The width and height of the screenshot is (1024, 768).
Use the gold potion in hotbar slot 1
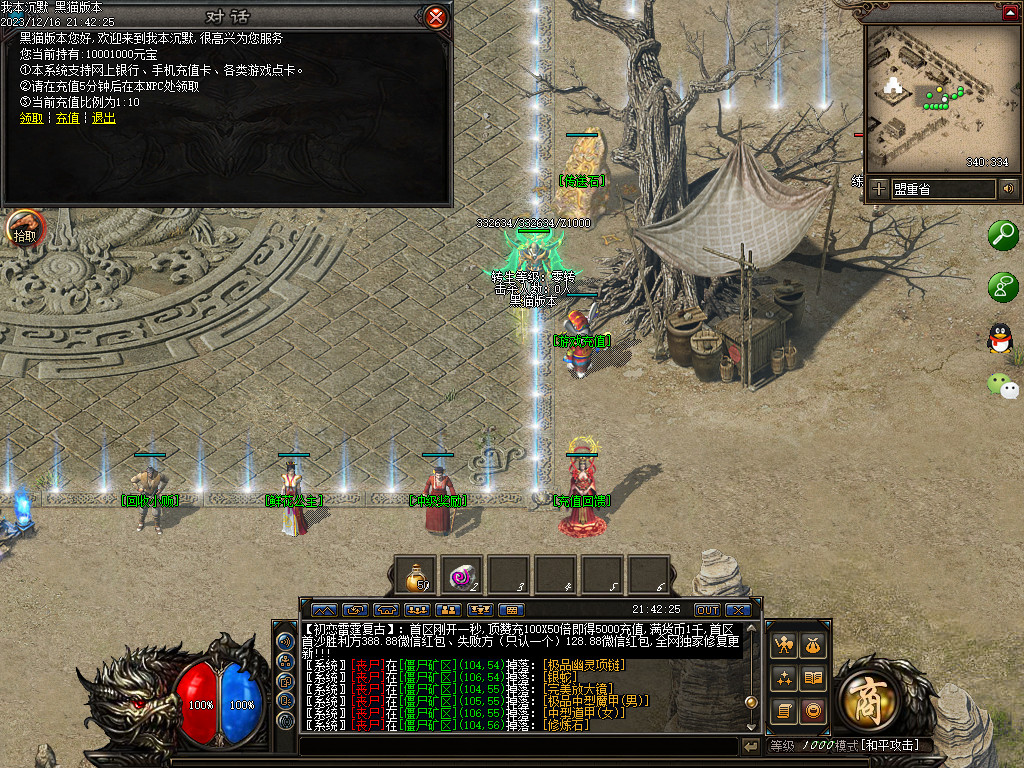pos(415,576)
